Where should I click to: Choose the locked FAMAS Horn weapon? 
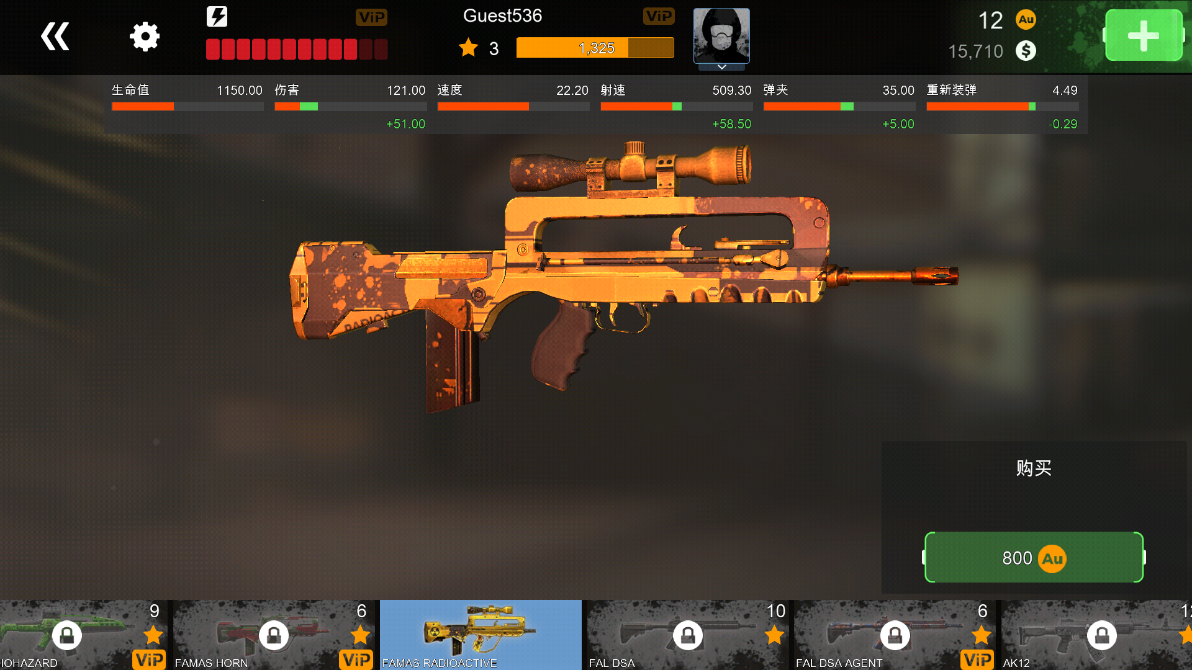point(274,634)
